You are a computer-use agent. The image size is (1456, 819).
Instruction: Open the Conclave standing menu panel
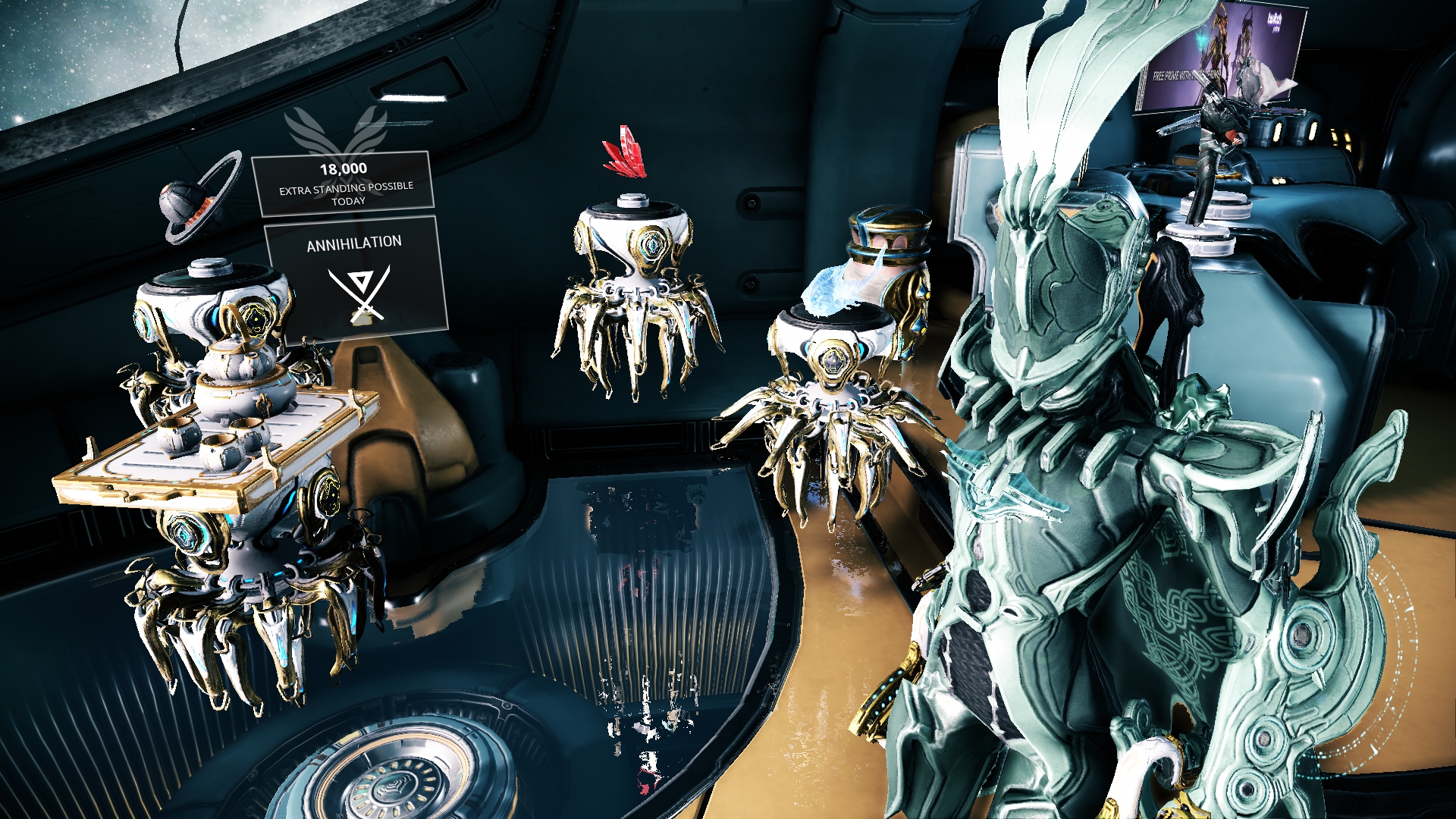tap(343, 182)
